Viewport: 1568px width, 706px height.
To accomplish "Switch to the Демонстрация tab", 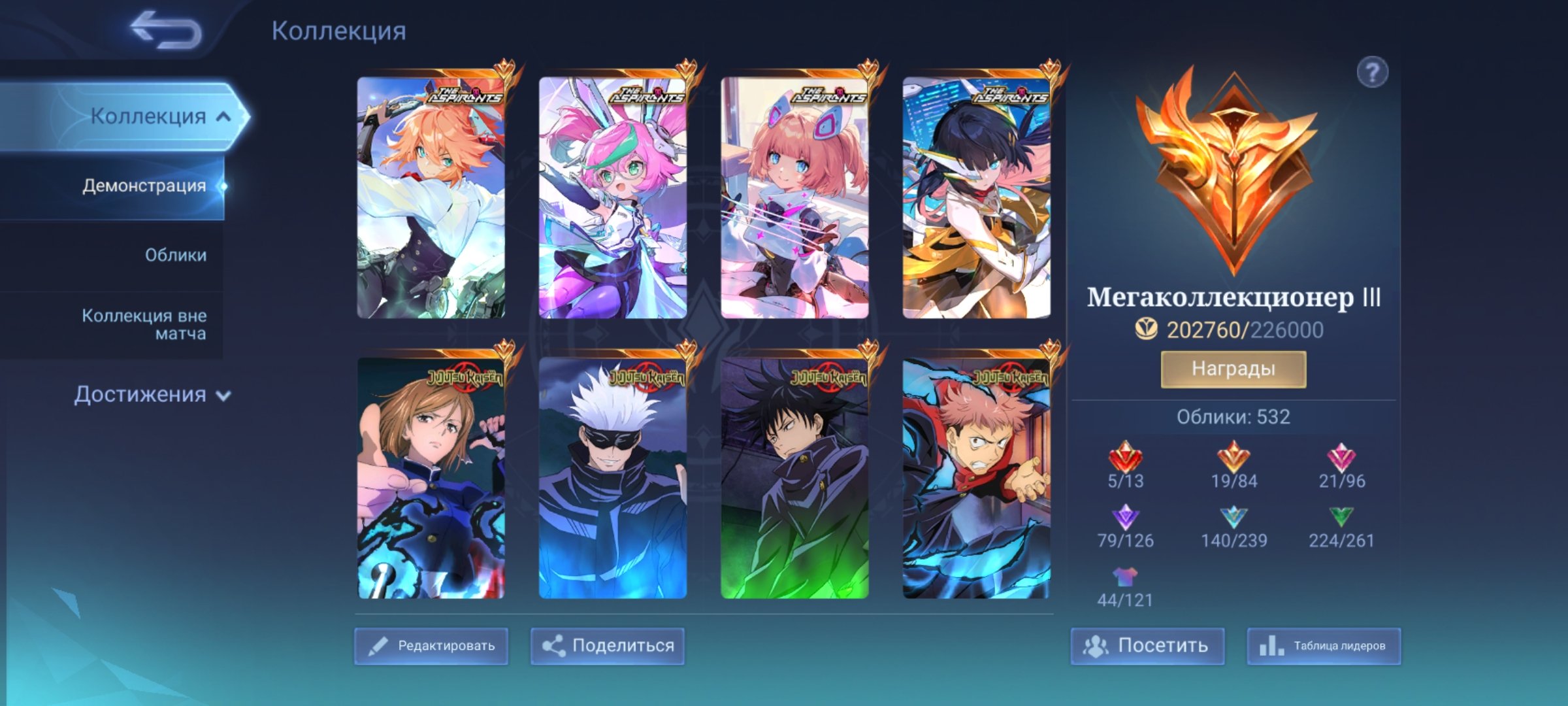I will pyautogui.click(x=144, y=186).
